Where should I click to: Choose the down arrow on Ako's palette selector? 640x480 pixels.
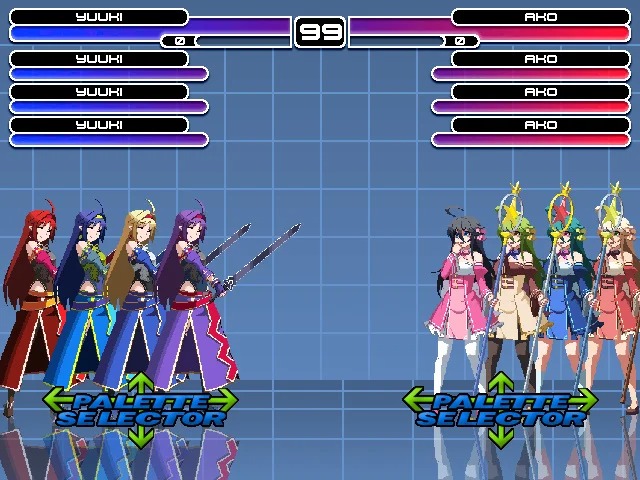pyautogui.click(x=500, y=437)
